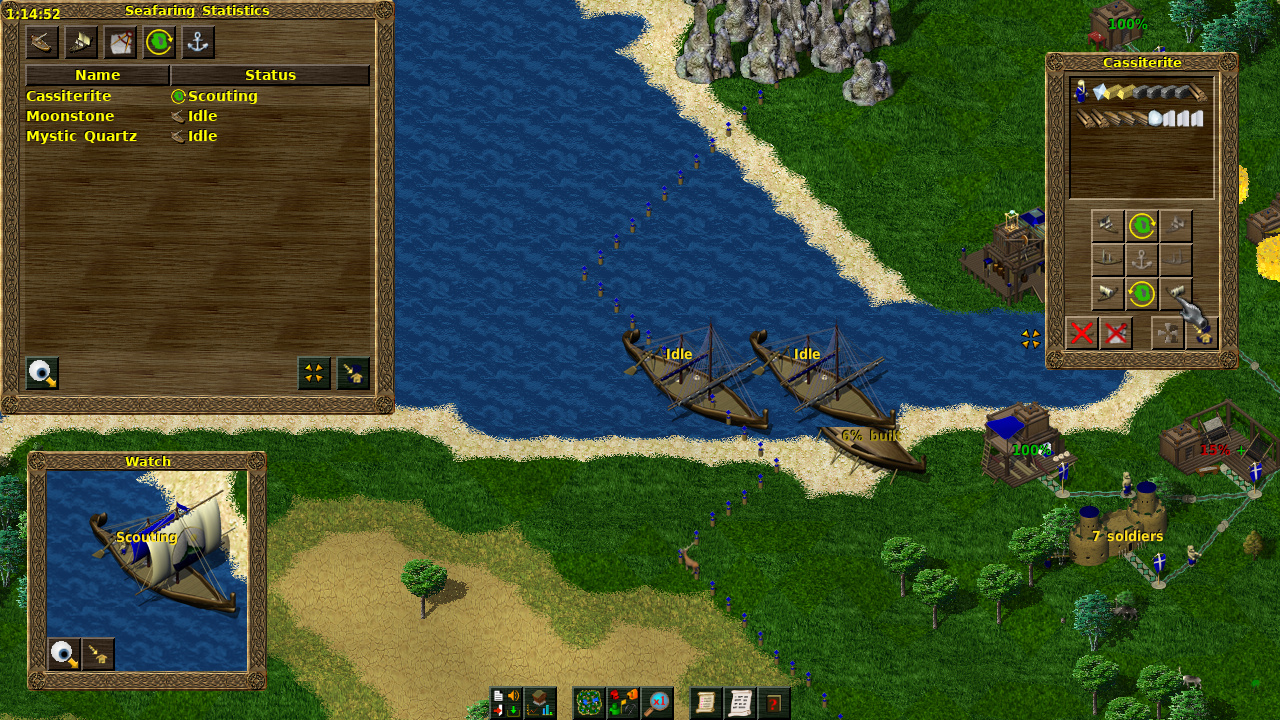
Task: Toggle the sailing ship filter button
Action: click(x=81, y=42)
